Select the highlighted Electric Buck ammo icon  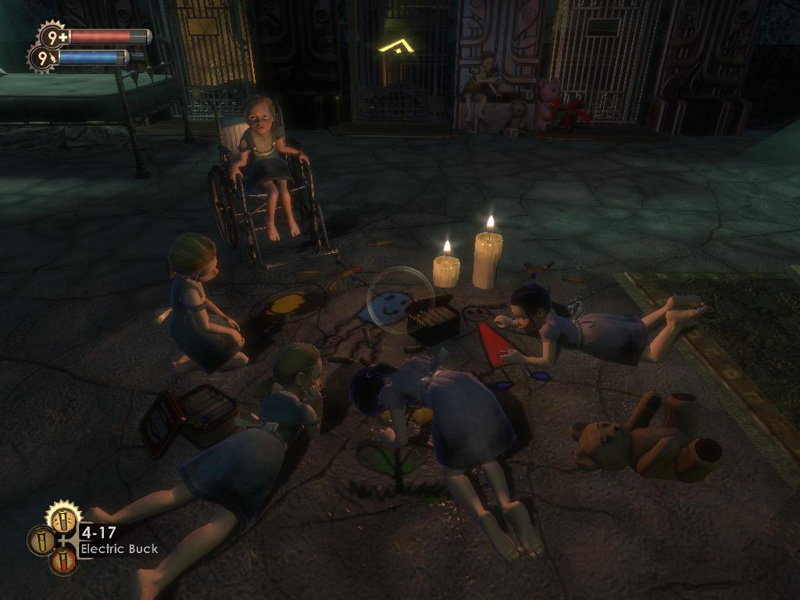click(x=62, y=519)
